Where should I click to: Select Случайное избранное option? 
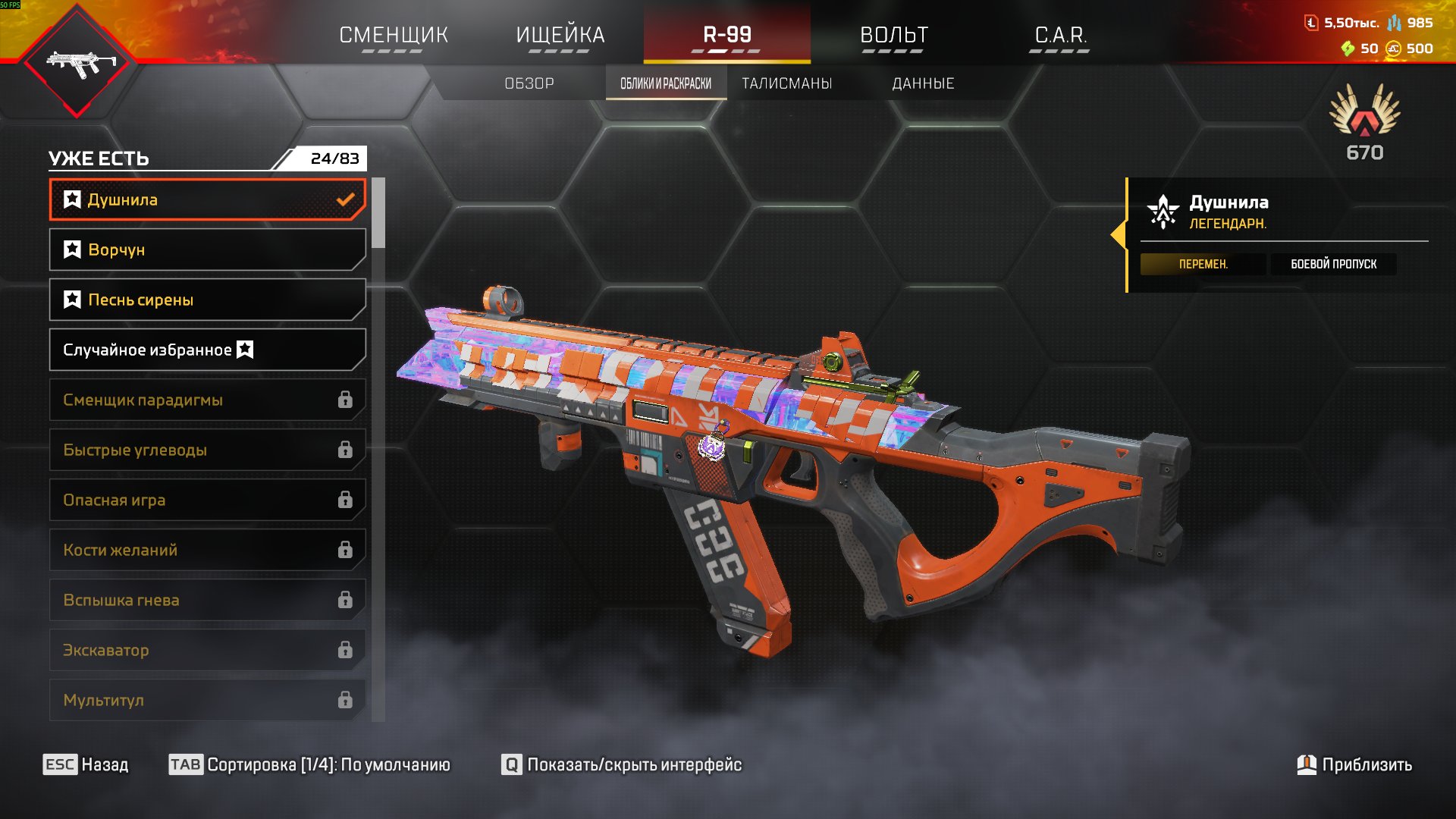pyautogui.click(x=207, y=350)
